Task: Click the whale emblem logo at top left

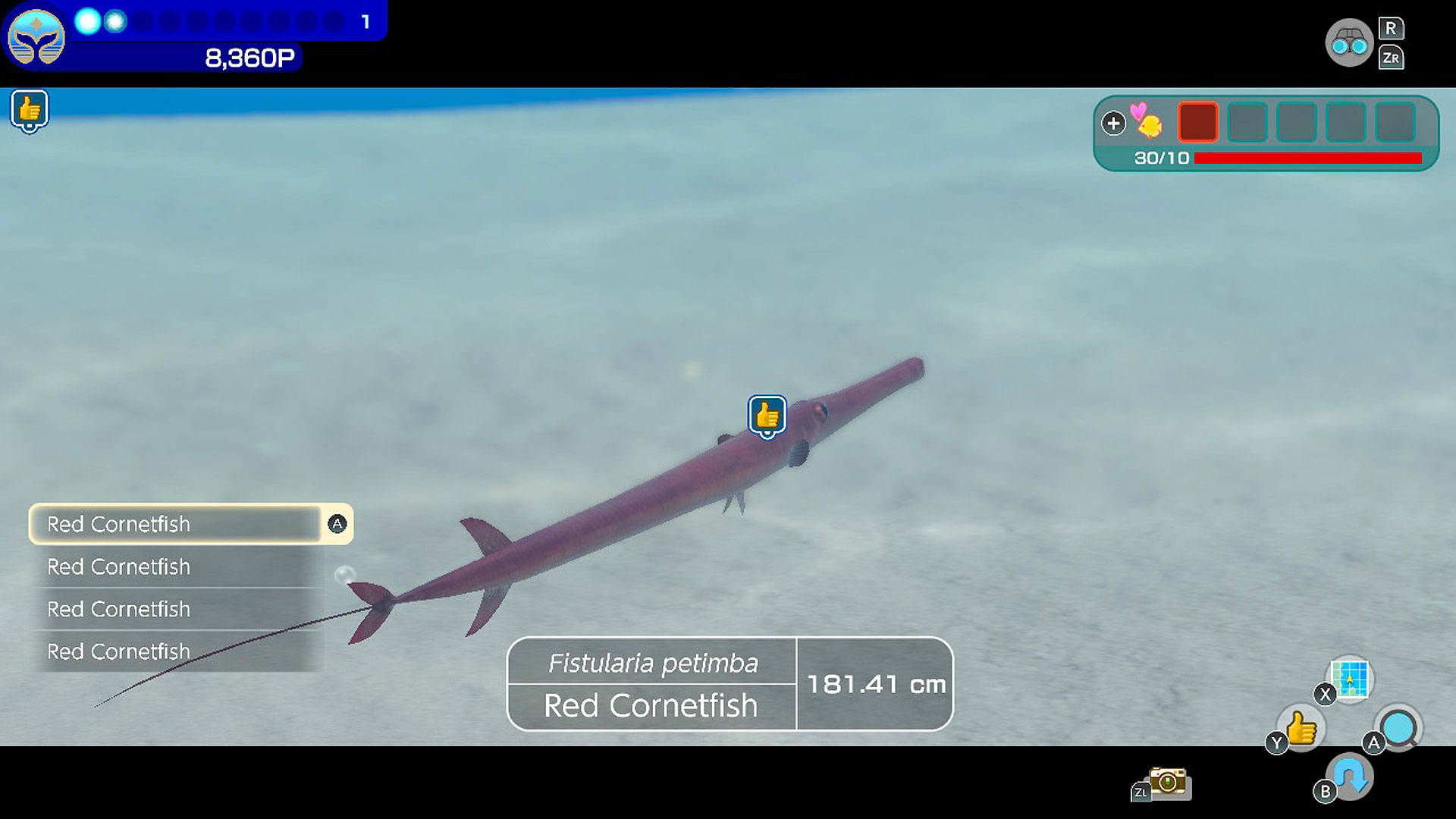Action: point(36,36)
